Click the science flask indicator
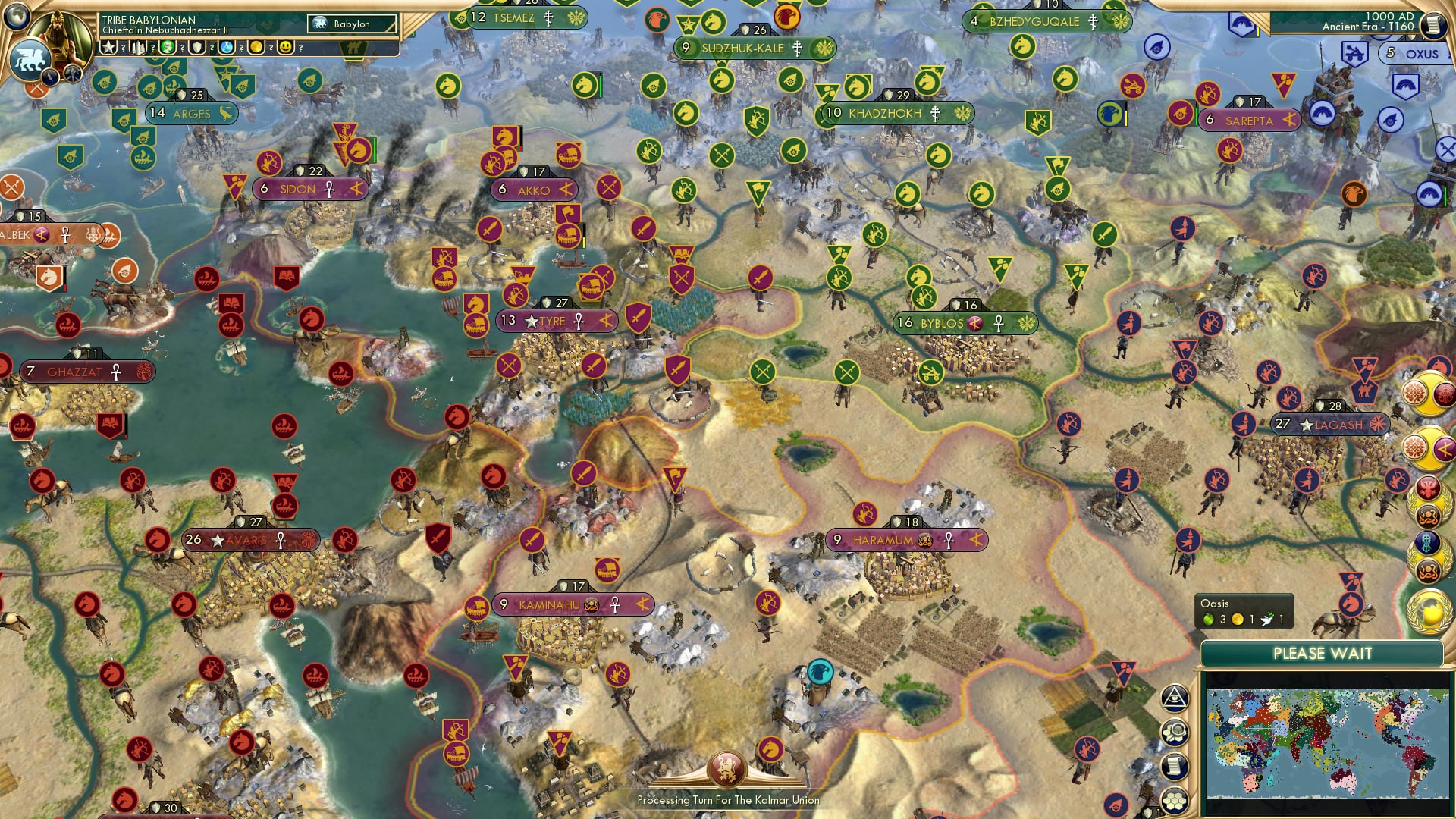 coord(226,47)
